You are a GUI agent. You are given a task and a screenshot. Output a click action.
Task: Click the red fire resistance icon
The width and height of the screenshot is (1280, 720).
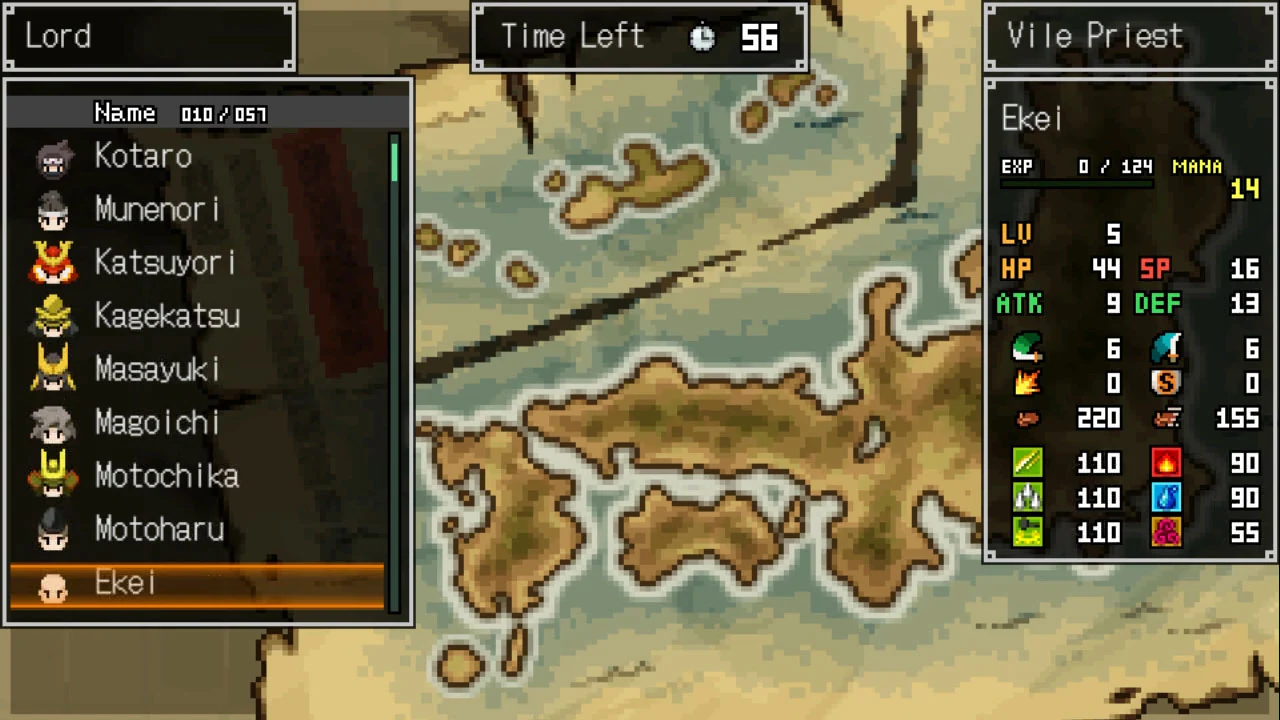coord(1168,462)
